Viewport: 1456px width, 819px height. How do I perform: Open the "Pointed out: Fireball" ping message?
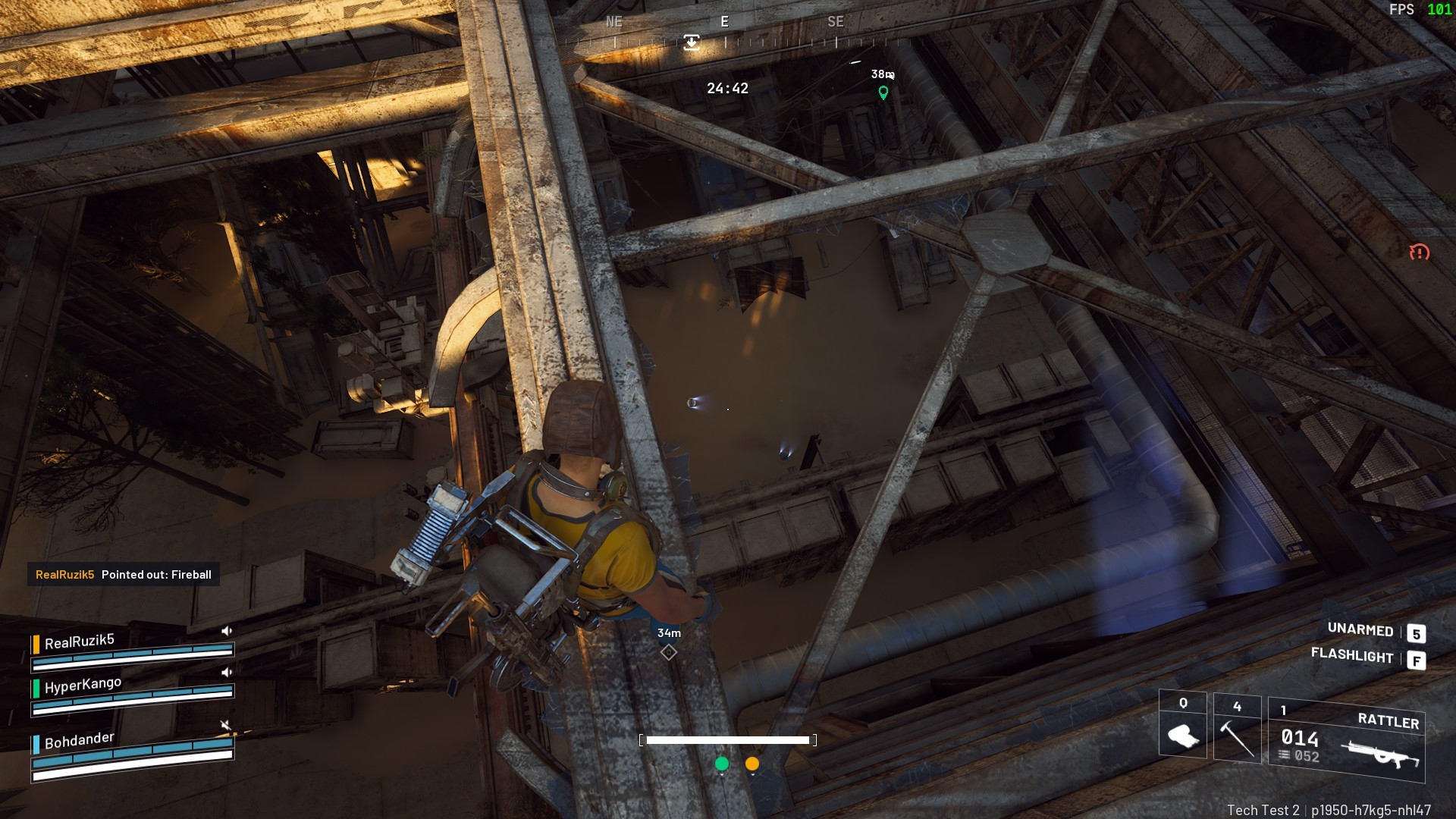tap(124, 575)
